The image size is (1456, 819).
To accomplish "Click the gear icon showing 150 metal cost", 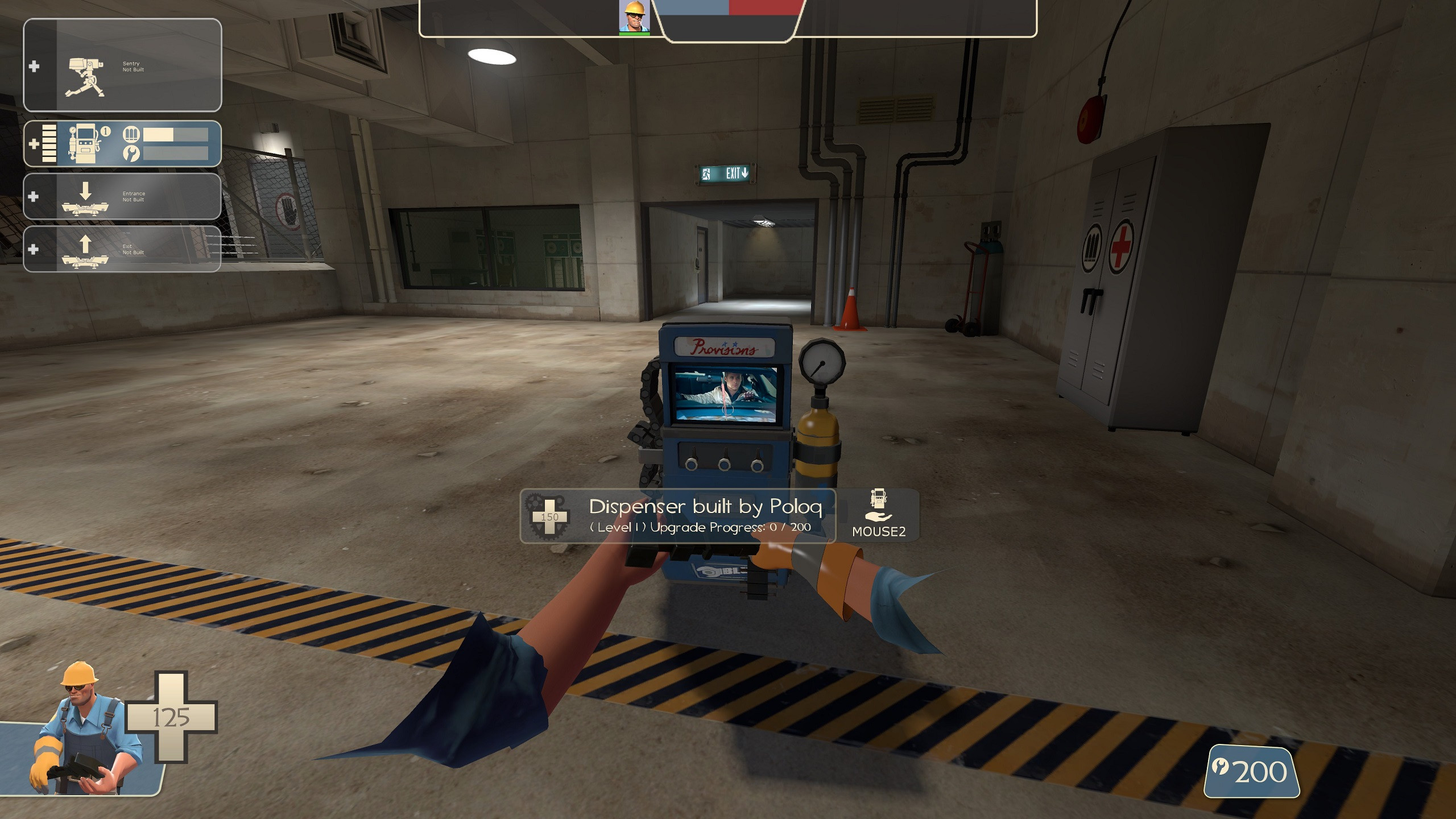I will (x=548, y=515).
